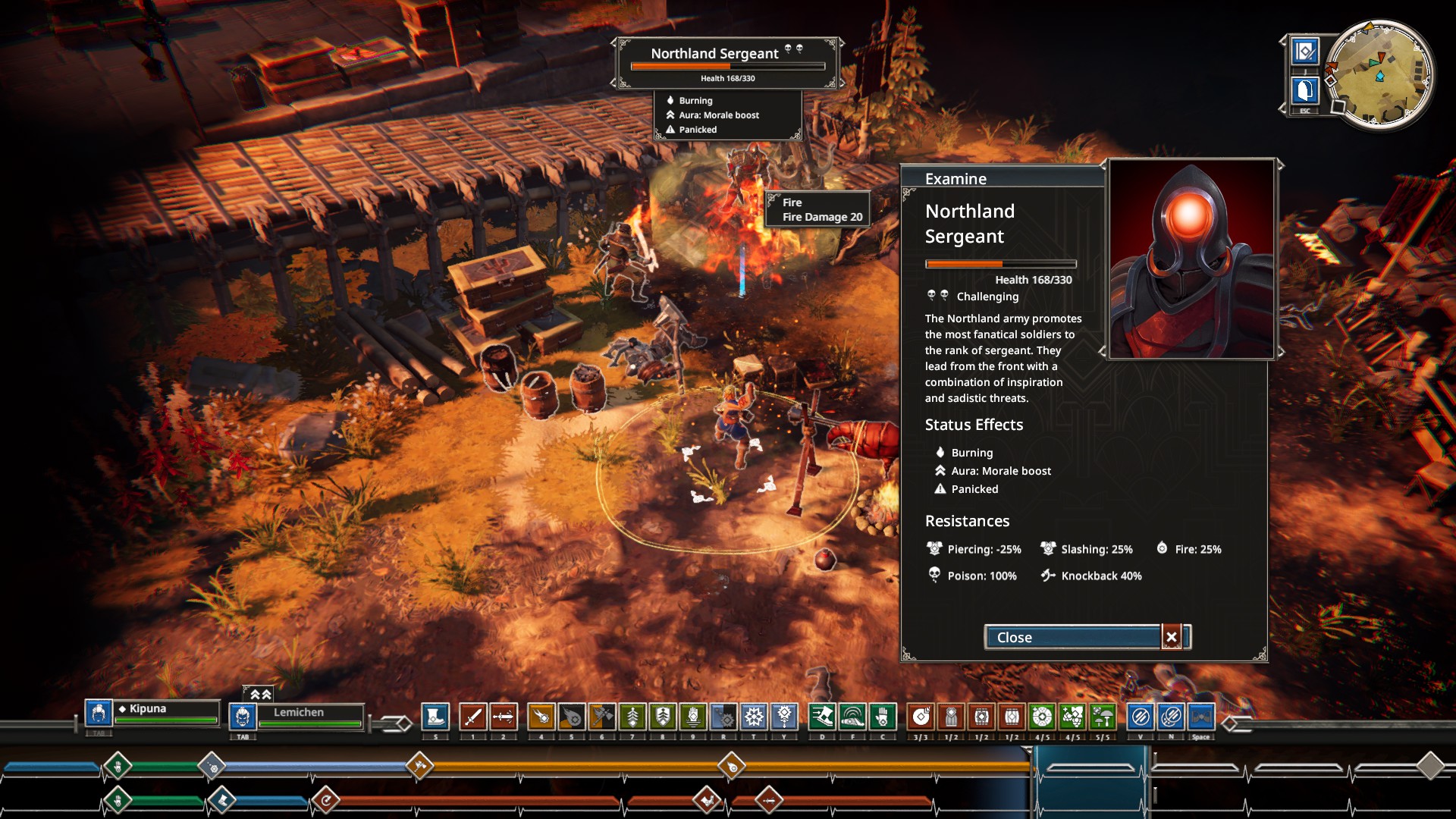Activate the winged boot dash ability

pyautogui.click(x=822, y=716)
